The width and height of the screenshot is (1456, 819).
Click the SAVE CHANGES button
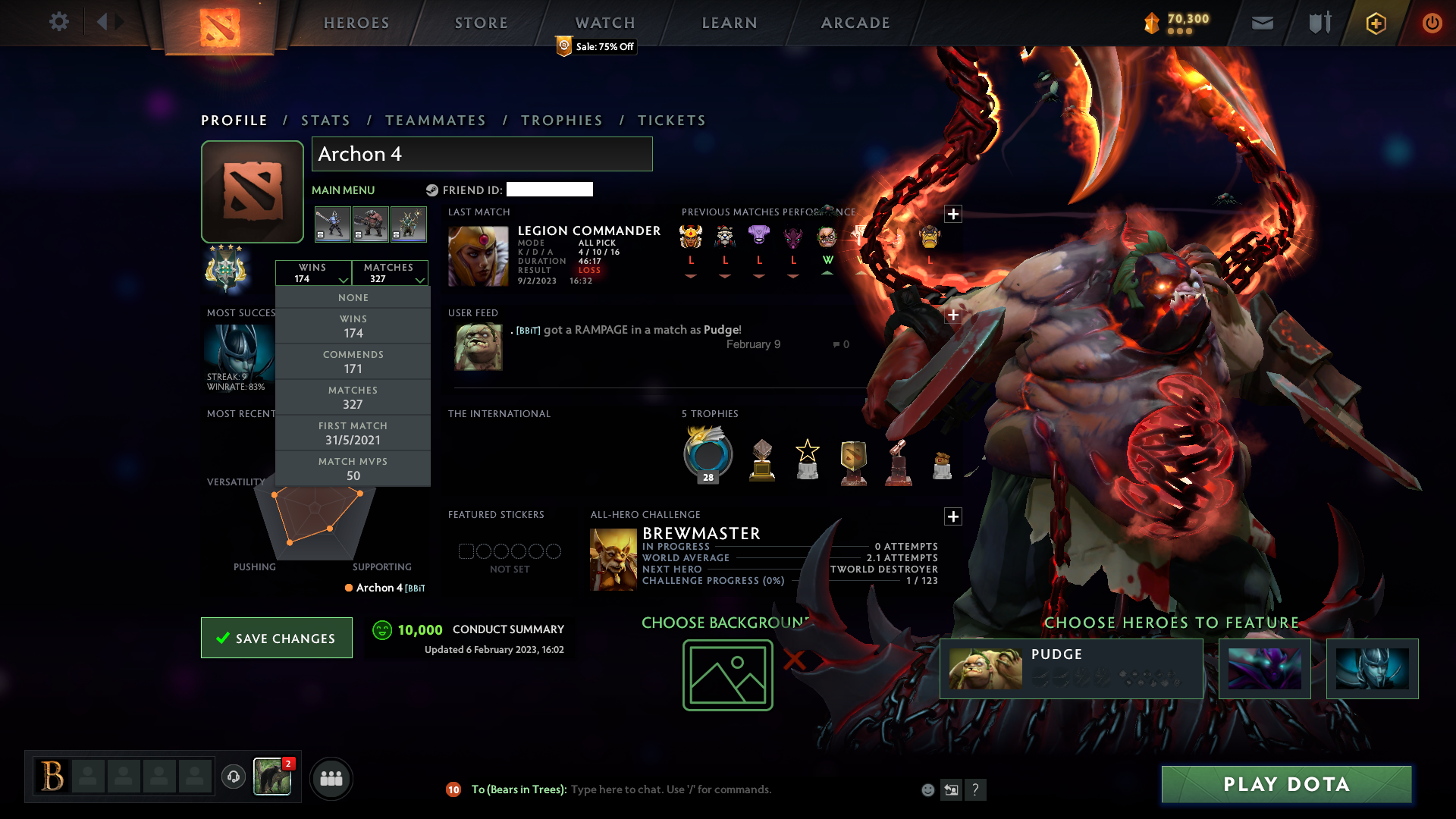pos(276,638)
